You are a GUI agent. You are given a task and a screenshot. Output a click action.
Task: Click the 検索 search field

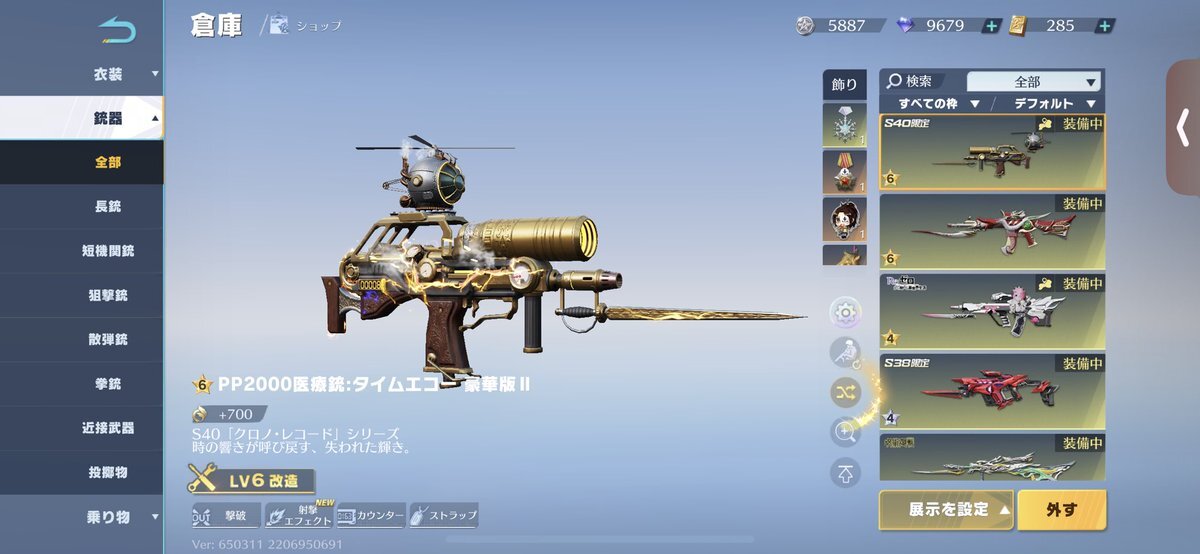(x=921, y=81)
